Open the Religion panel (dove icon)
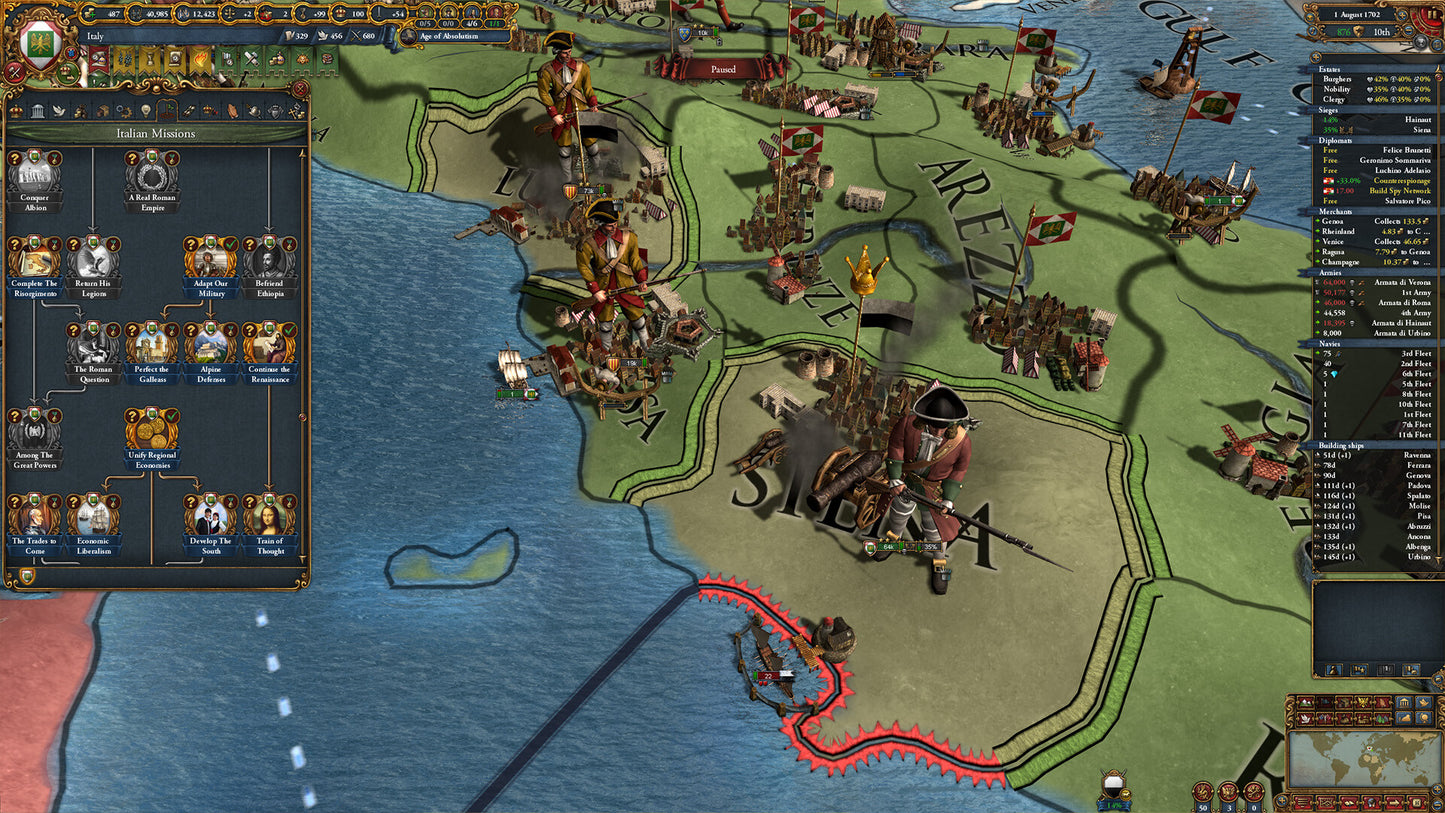 point(60,110)
